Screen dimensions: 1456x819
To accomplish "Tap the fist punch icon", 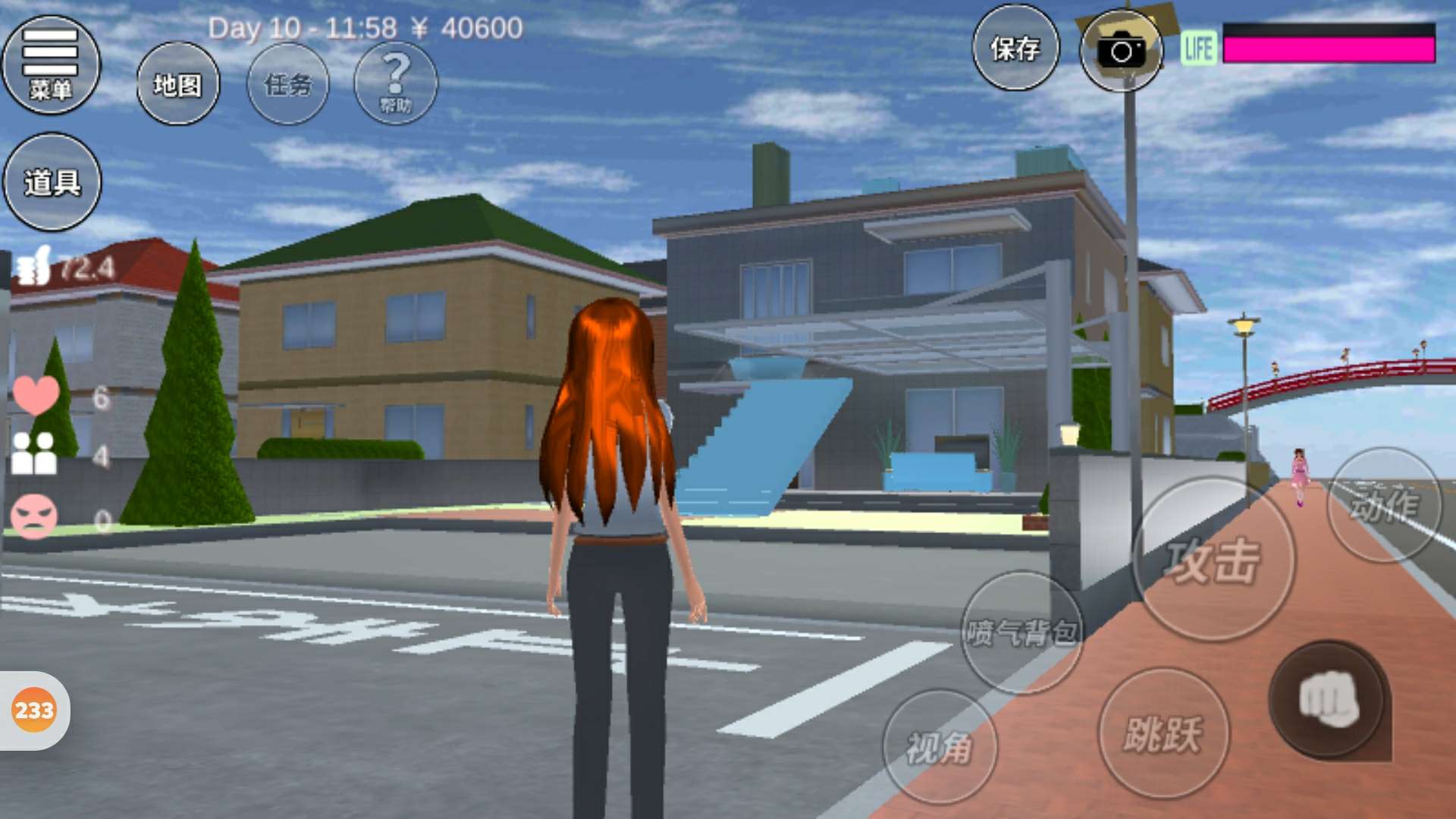I will coord(1329,700).
